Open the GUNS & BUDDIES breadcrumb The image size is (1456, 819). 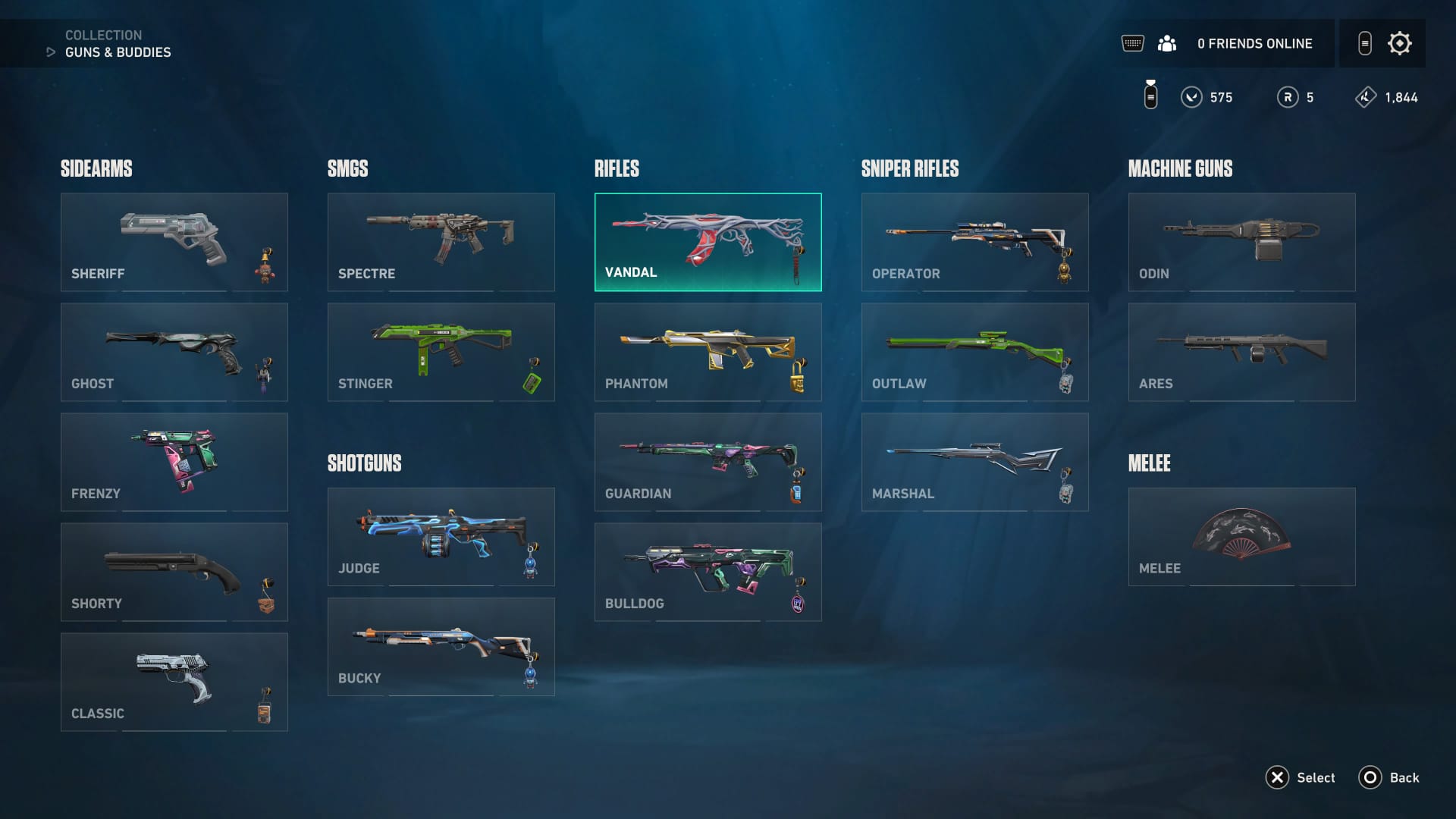(x=118, y=52)
